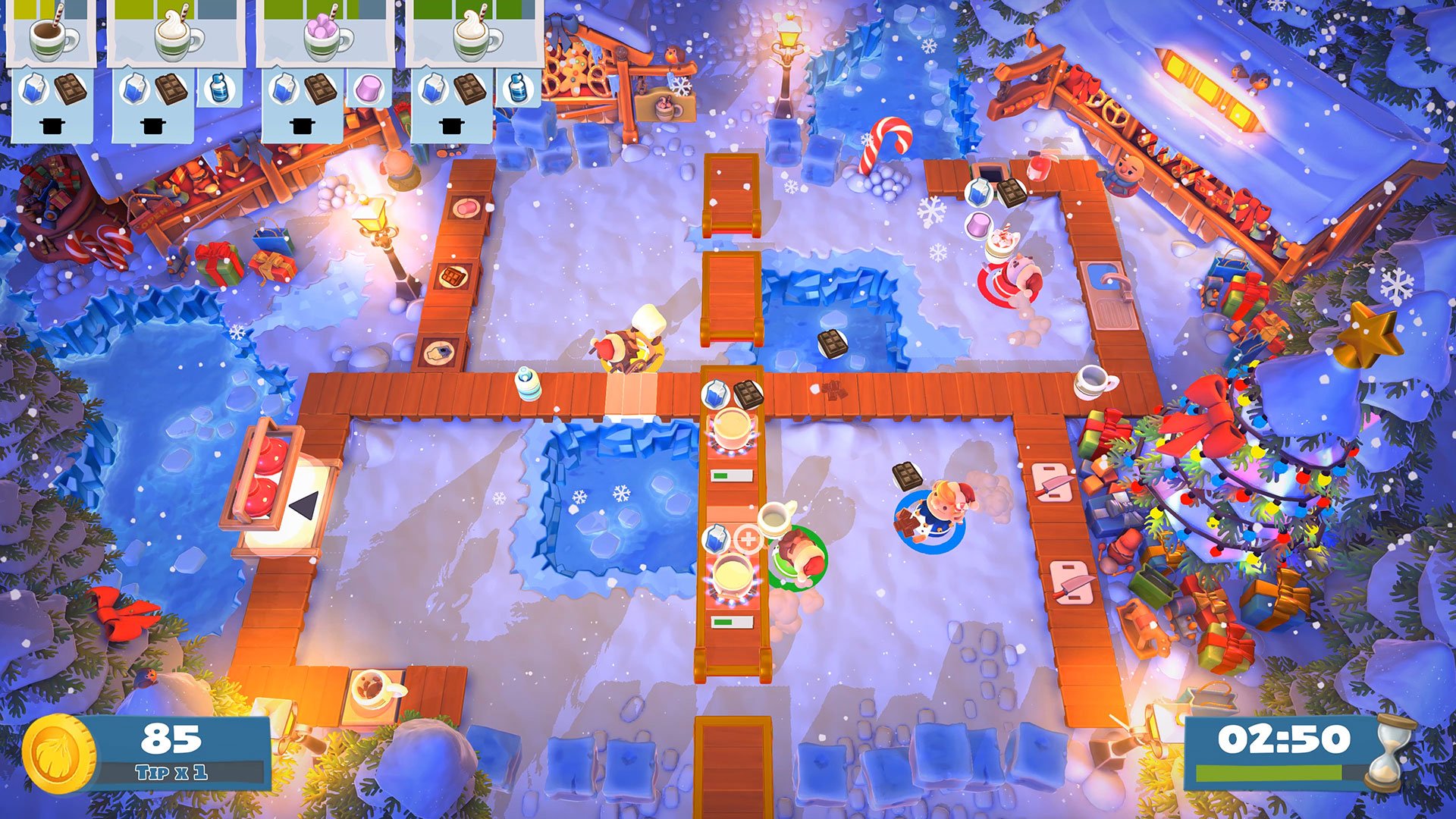The width and height of the screenshot is (1456, 819).
Task: Select the marshmallow ingredient icon on the third order
Action: [368, 88]
